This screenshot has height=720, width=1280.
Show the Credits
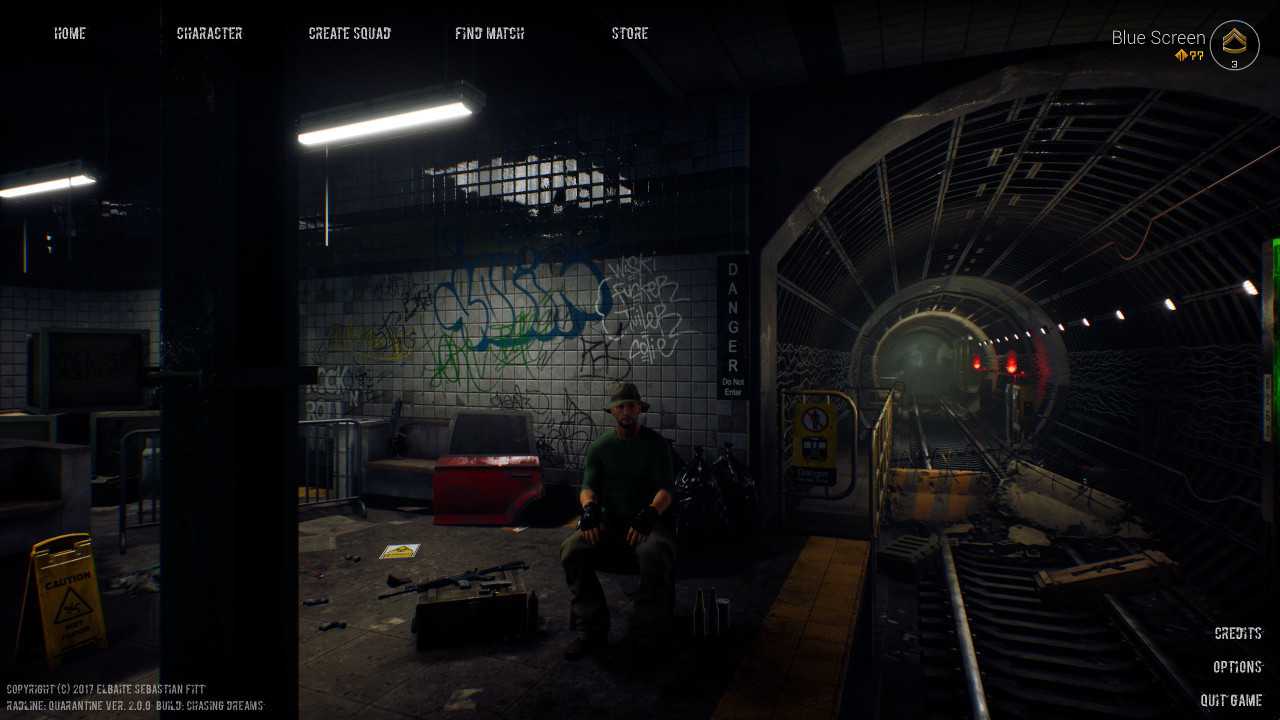pos(1238,633)
